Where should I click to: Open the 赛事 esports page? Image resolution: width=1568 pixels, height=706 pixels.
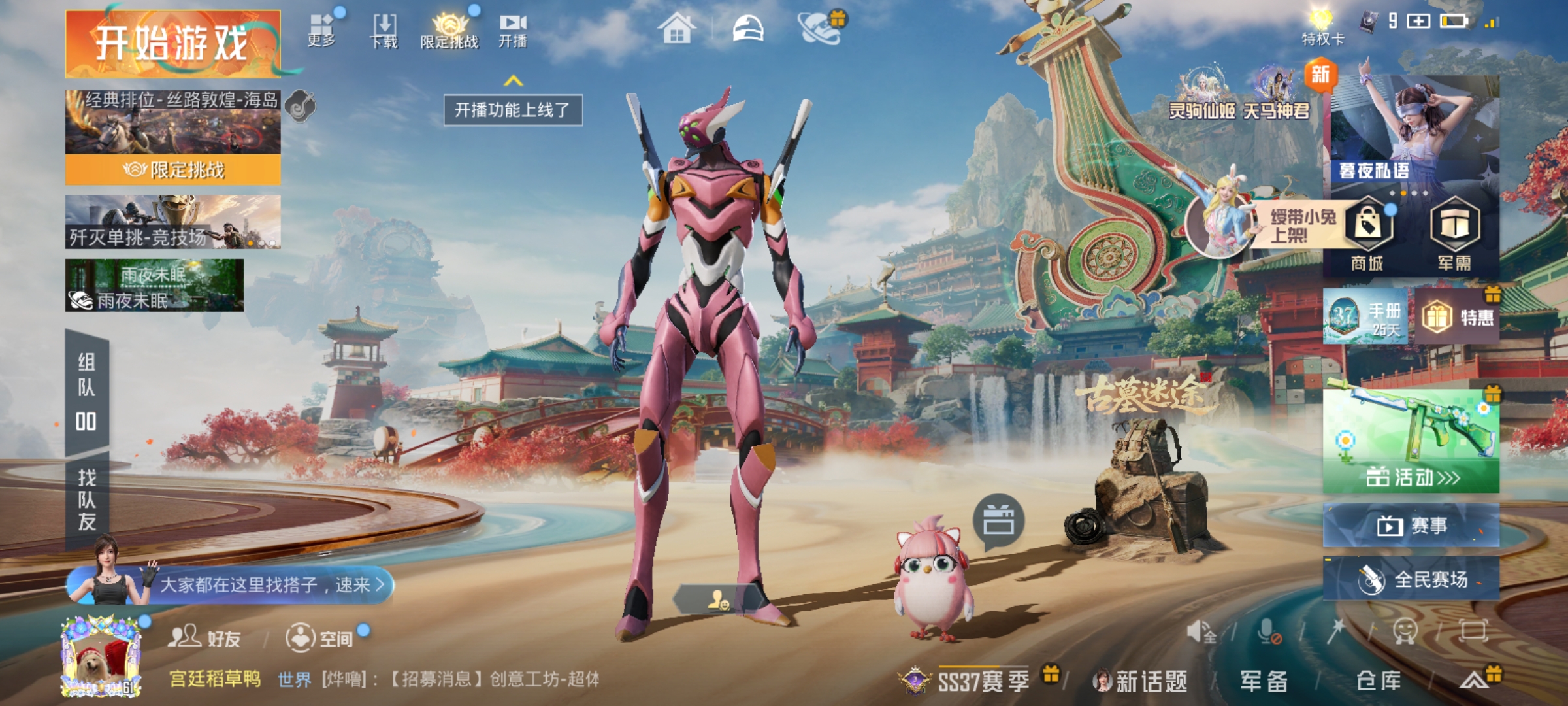pos(1411,525)
